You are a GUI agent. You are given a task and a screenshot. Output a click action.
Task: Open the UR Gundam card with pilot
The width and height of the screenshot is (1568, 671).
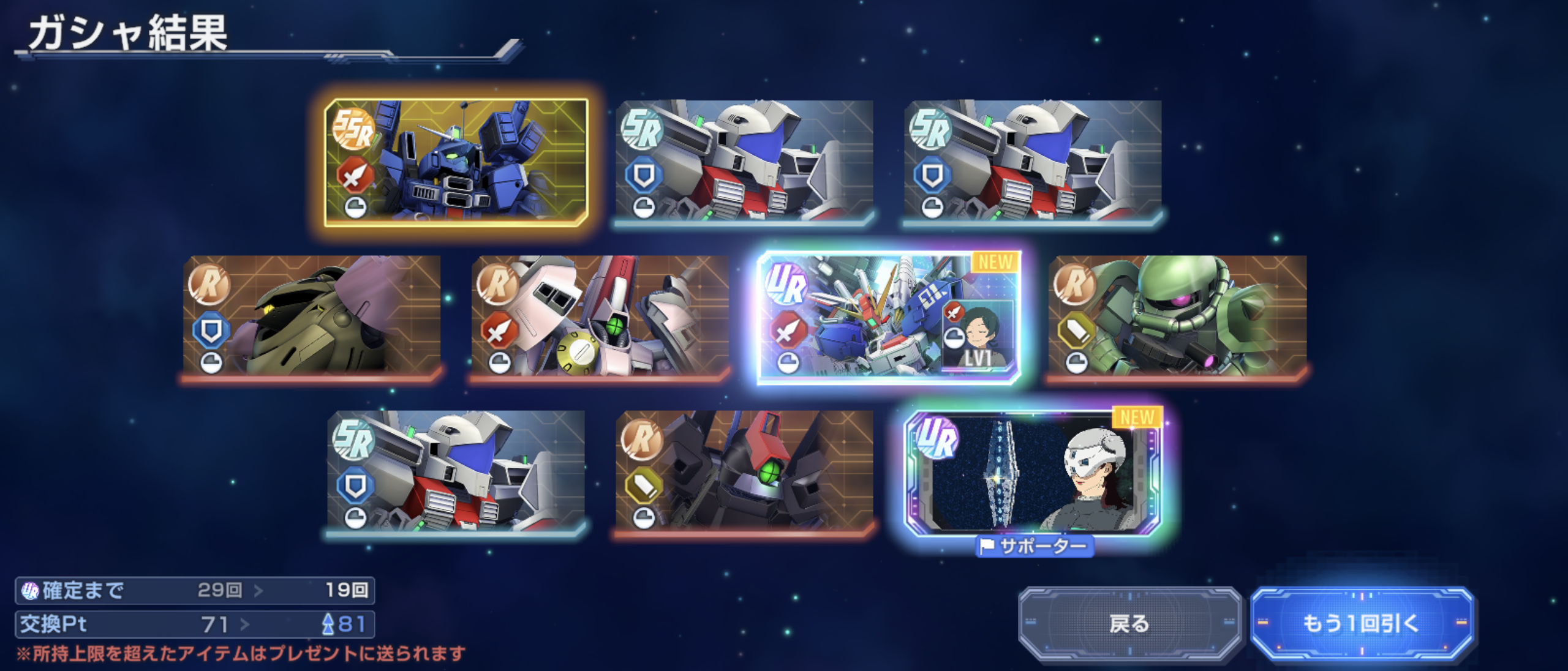pos(888,317)
